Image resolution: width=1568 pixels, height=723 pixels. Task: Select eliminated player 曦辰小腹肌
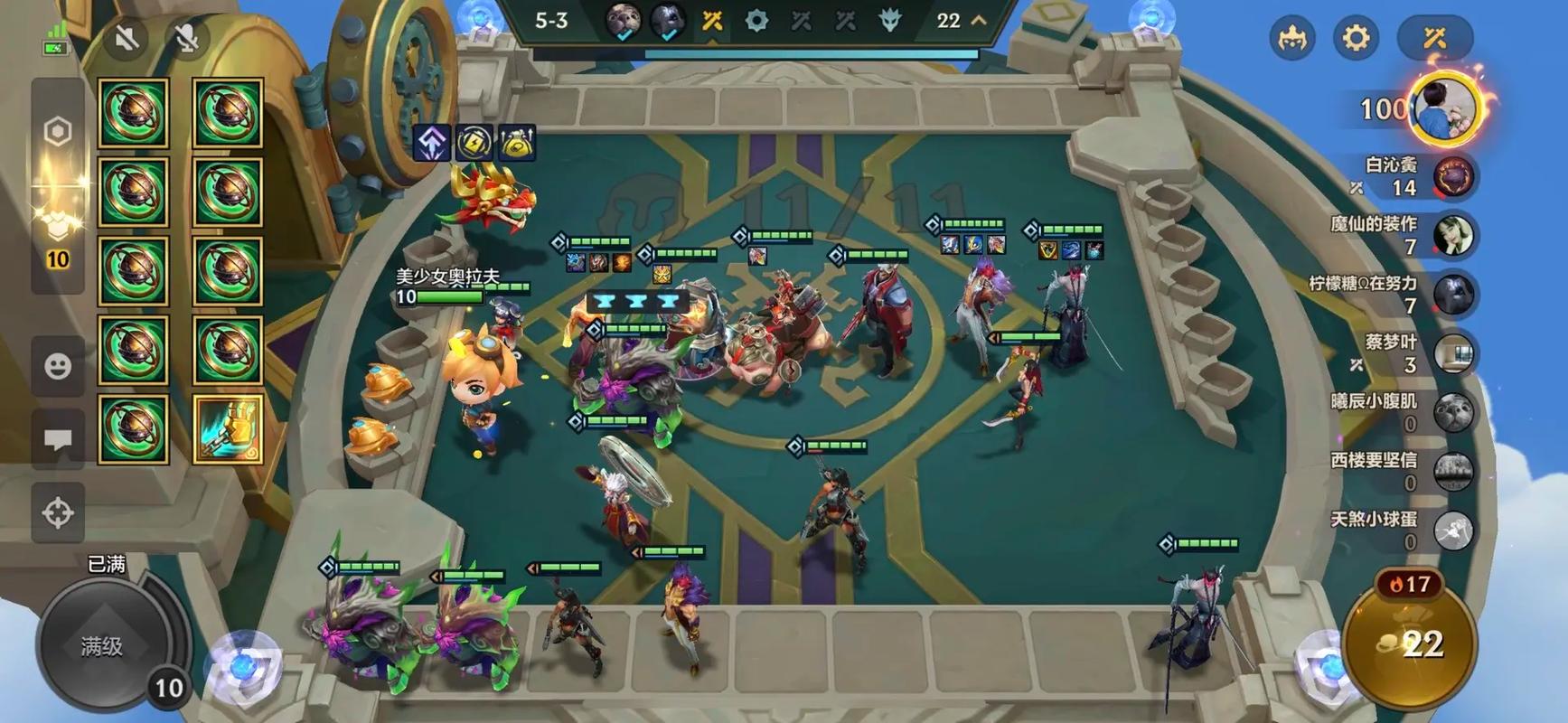pos(1453,413)
